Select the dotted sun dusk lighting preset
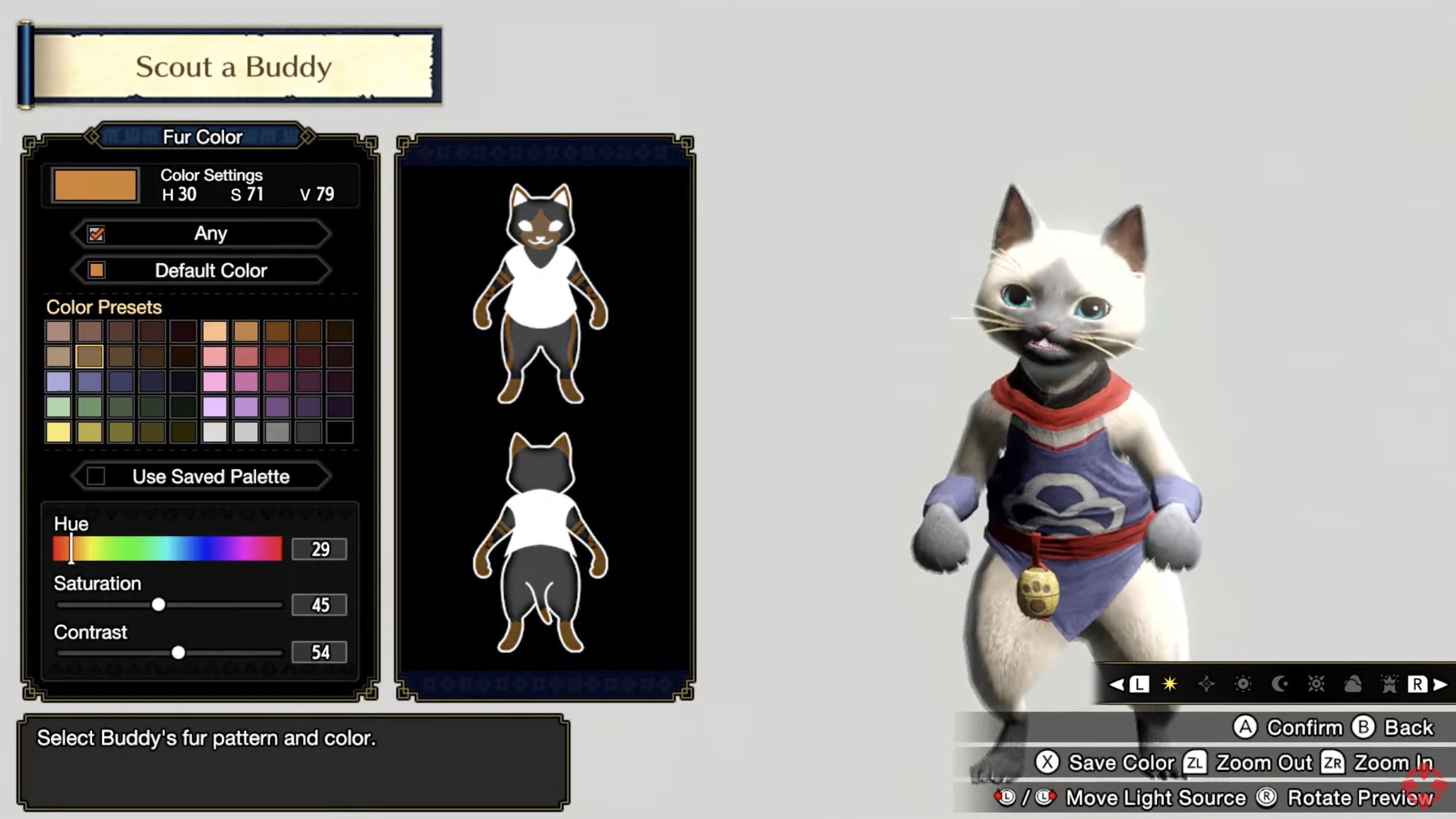The width and height of the screenshot is (1456, 819). click(x=1243, y=685)
